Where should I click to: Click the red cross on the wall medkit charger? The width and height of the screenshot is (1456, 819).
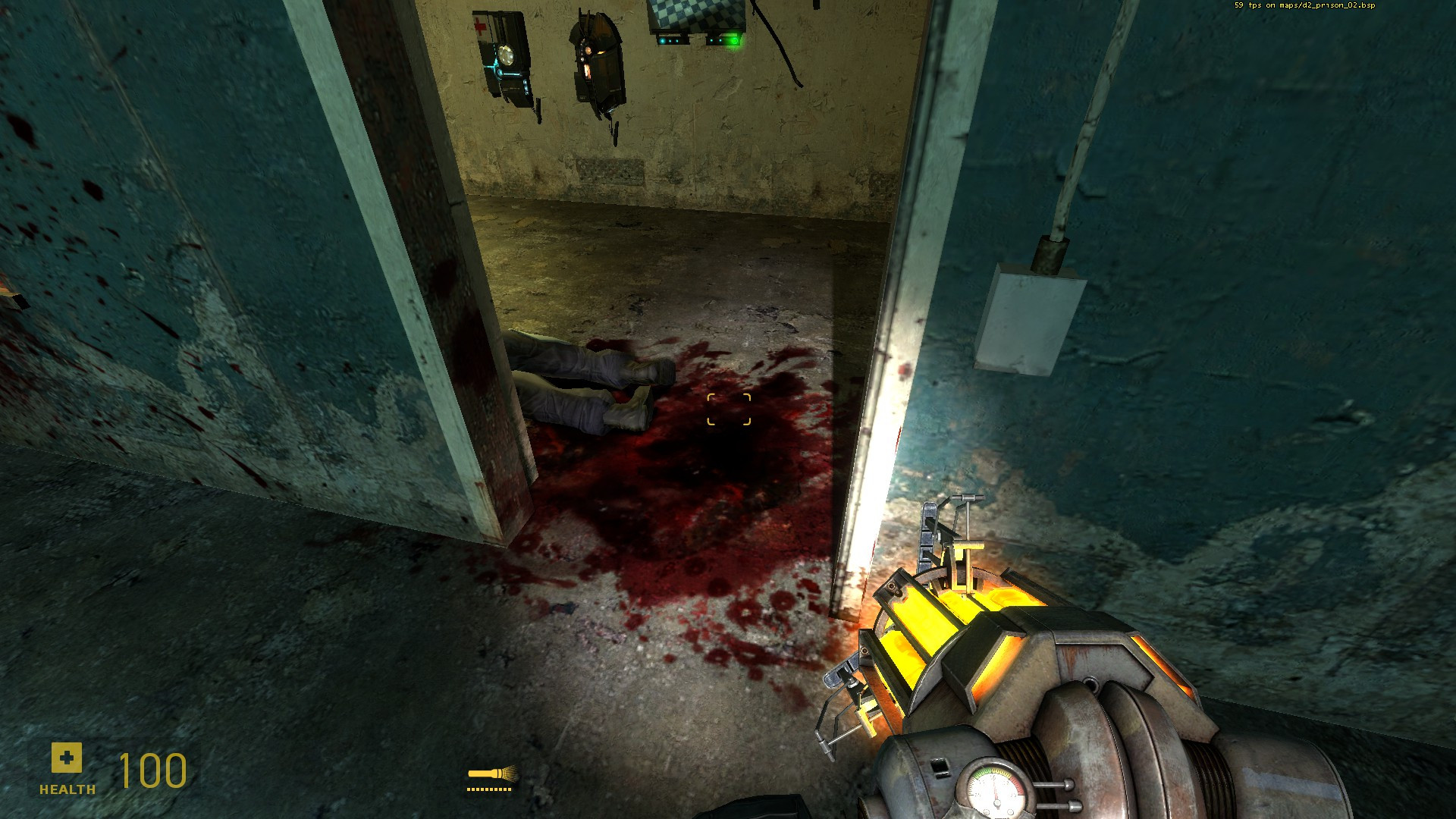[x=479, y=27]
